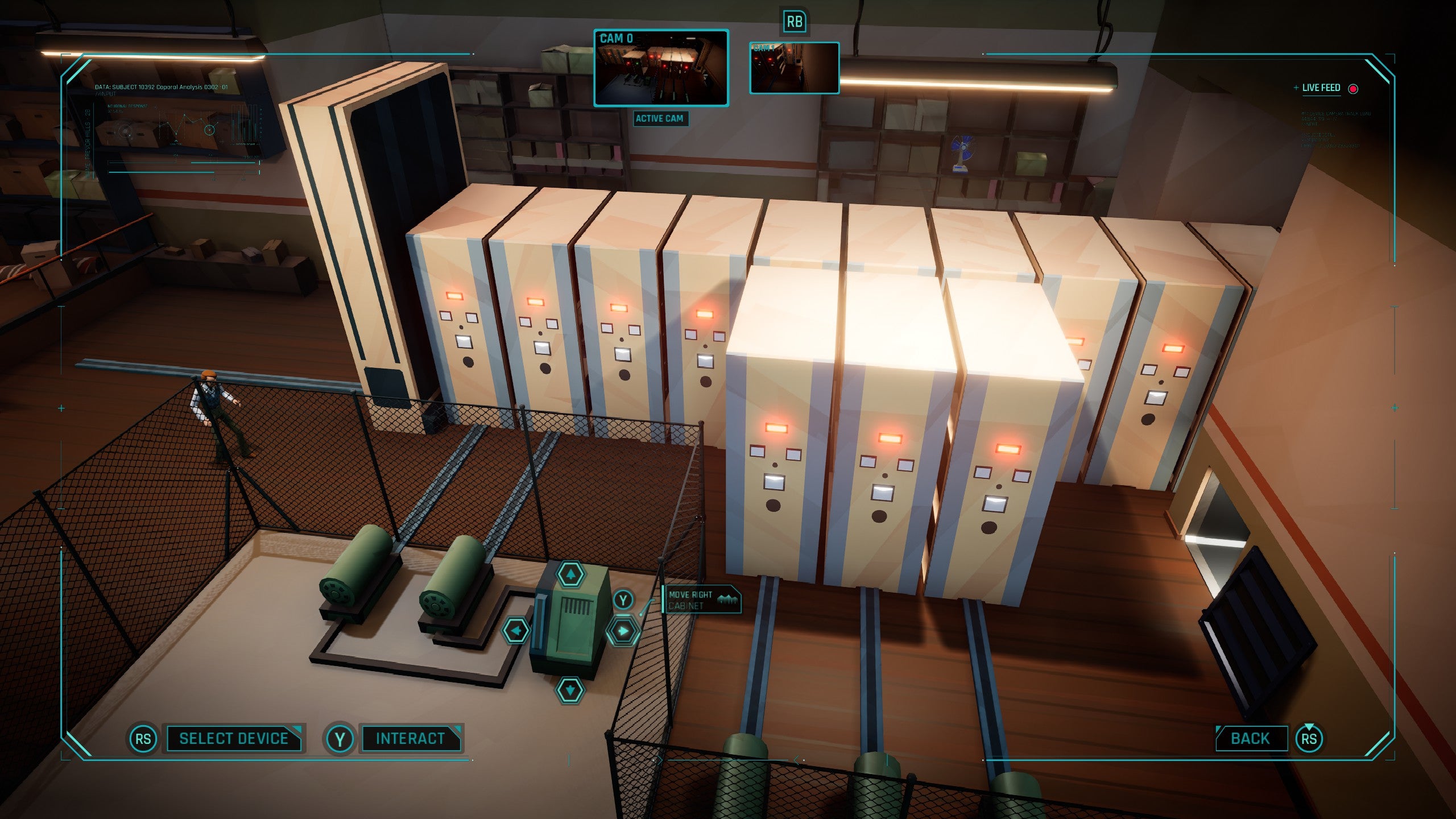The image size is (1456, 819).
Task: Choose the left arrow cabinet control
Action: (x=516, y=631)
